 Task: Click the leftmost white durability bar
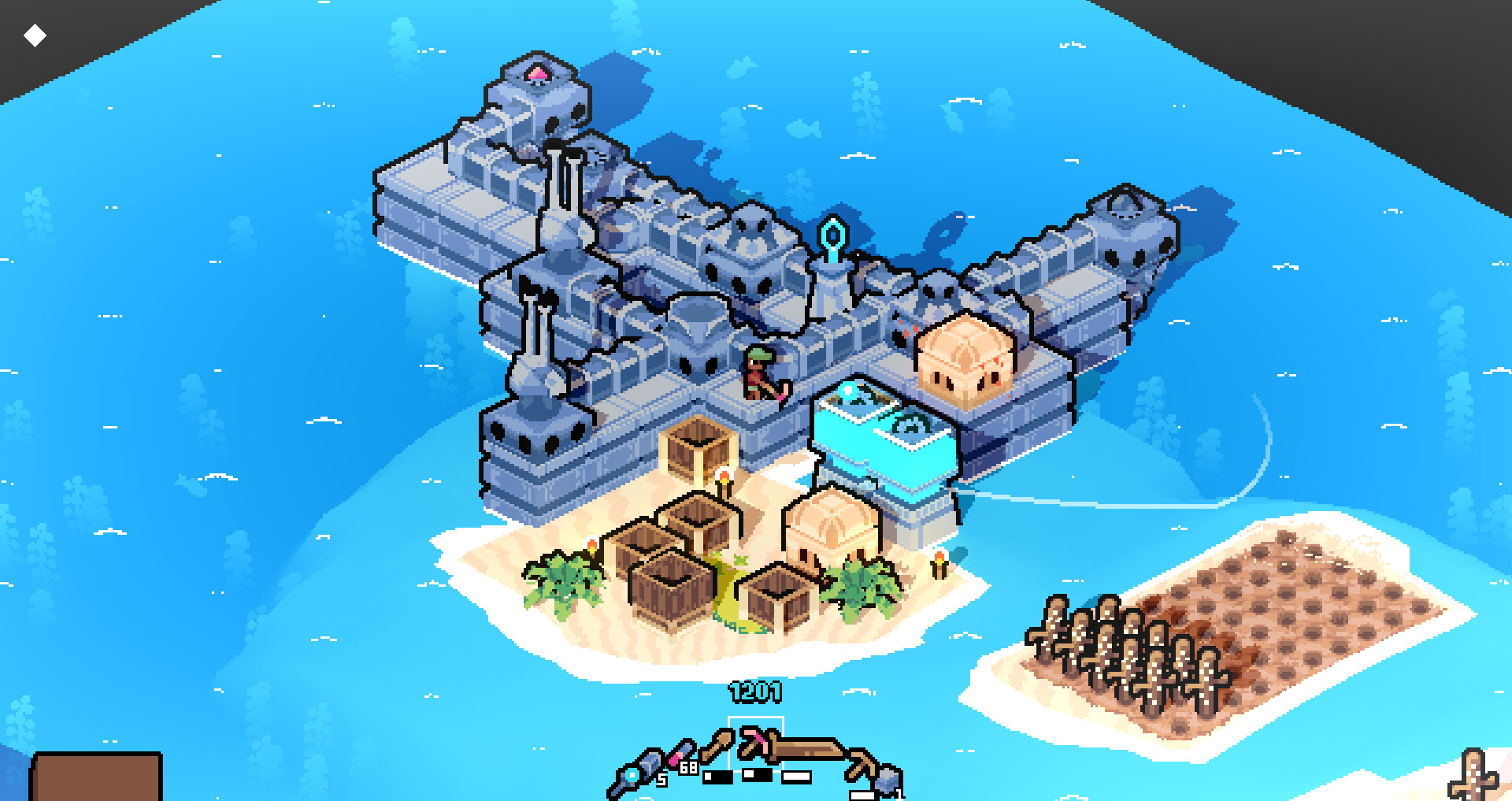point(719,777)
